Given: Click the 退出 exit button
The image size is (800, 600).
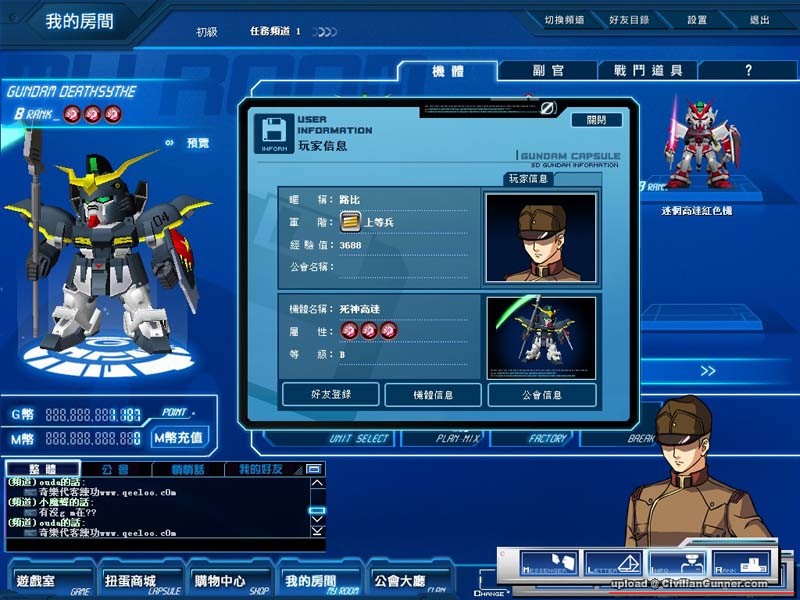Looking at the screenshot, I should pos(759,19).
